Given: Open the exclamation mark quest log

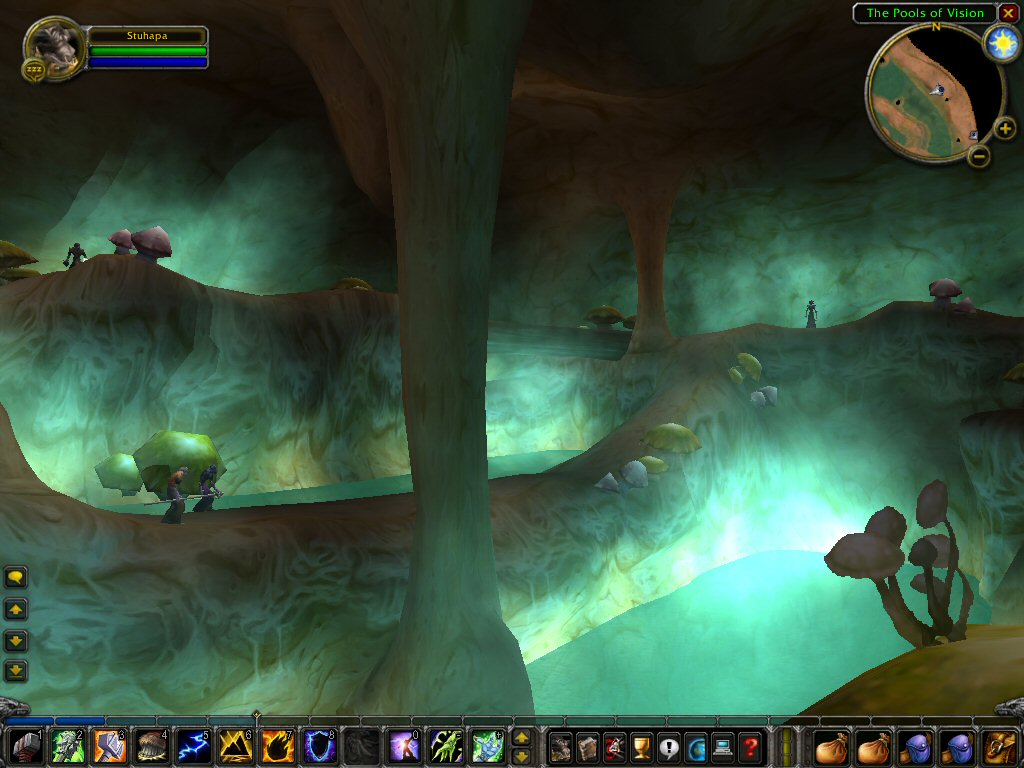Looking at the screenshot, I should pos(669,747).
